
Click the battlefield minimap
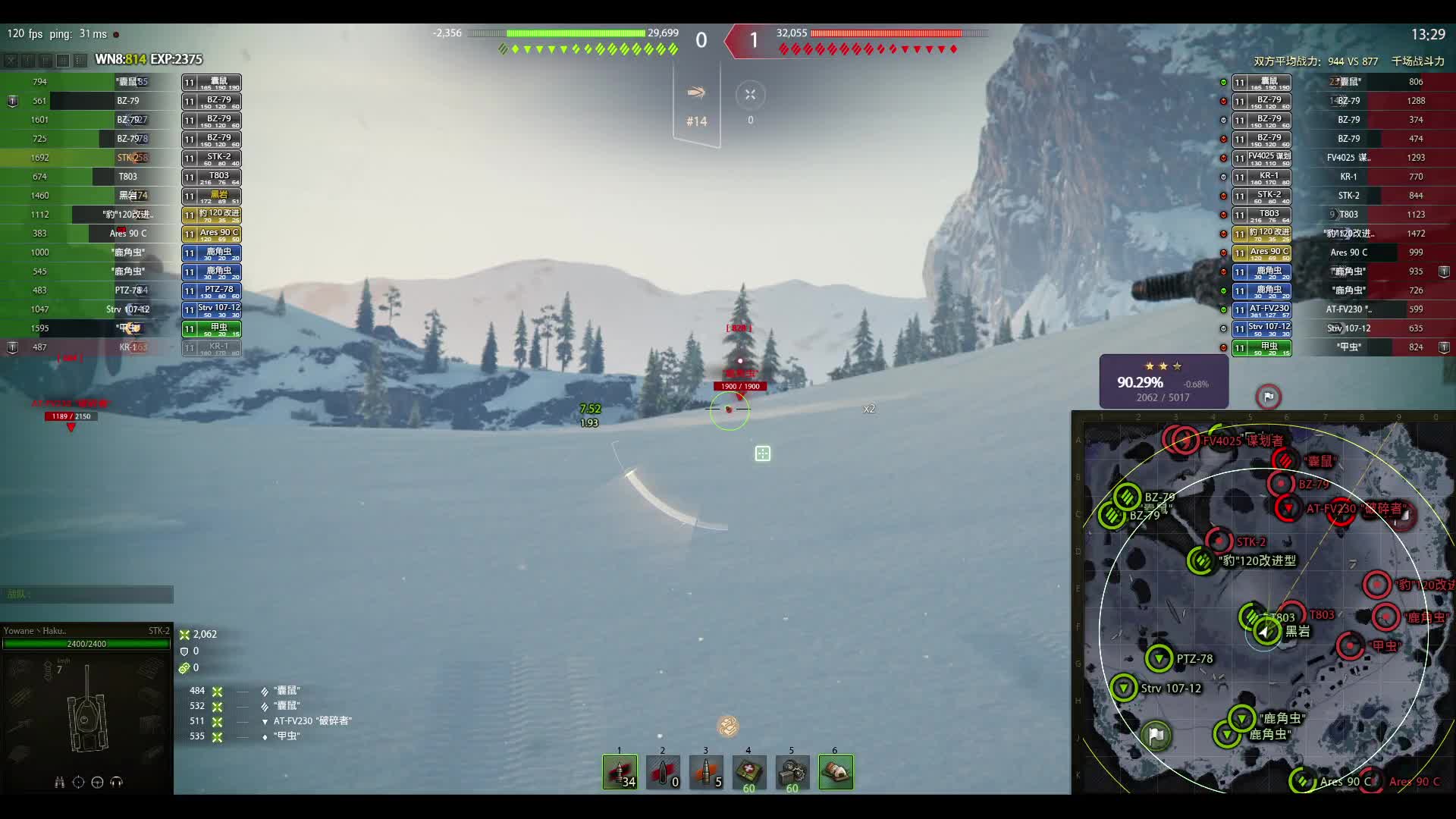(x=1263, y=604)
